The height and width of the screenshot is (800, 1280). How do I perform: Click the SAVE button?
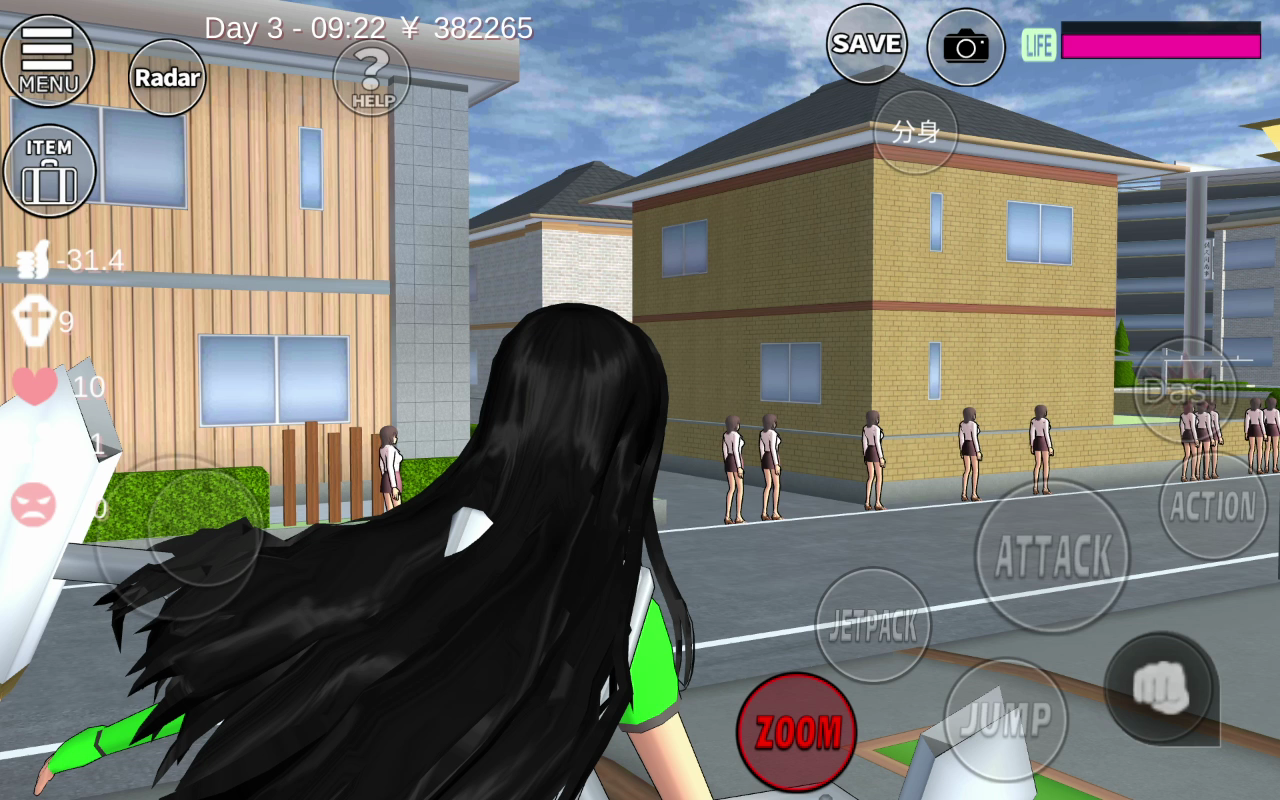(x=866, y=44)
